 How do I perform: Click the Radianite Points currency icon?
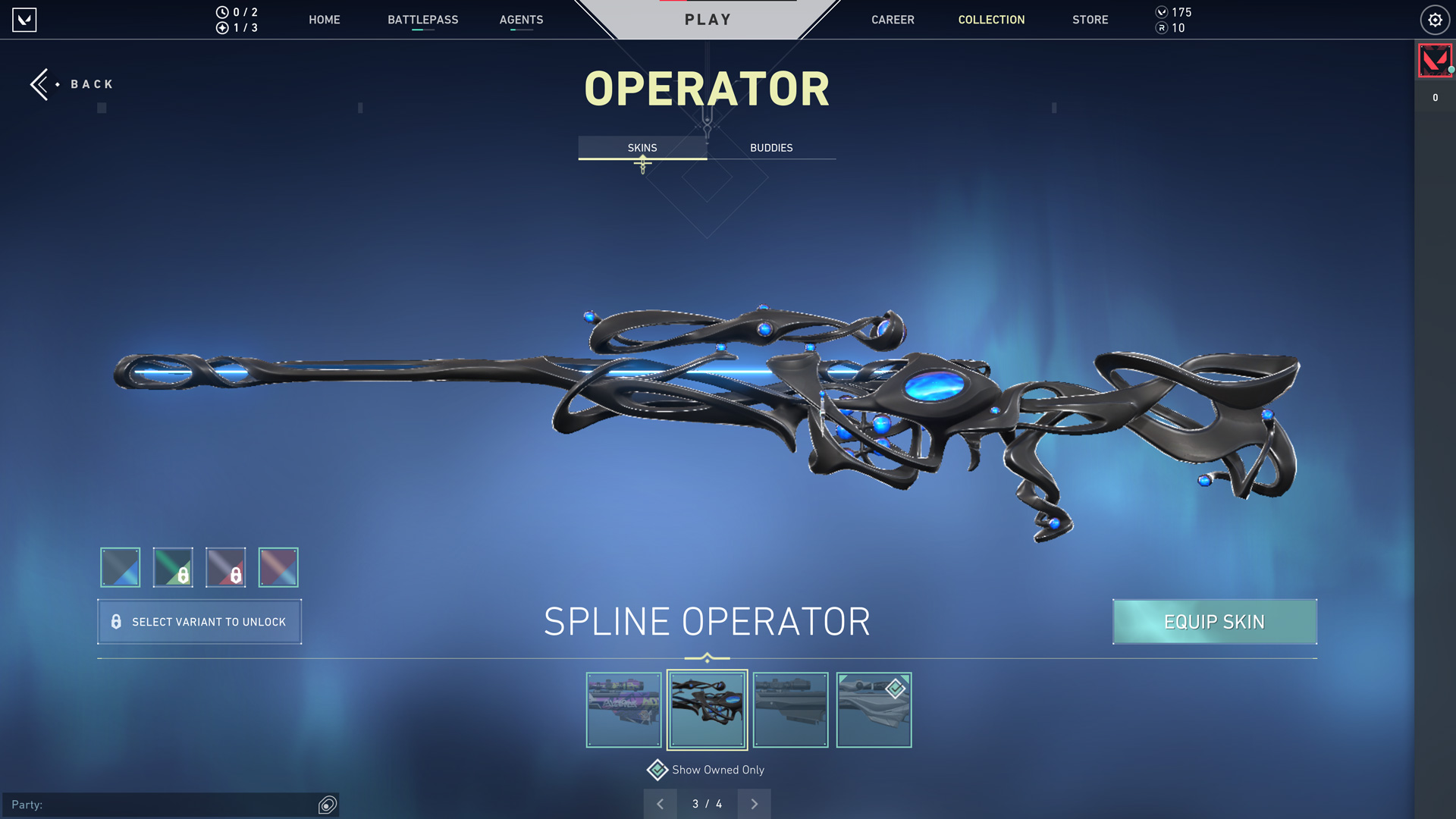tap(1161, 30)
